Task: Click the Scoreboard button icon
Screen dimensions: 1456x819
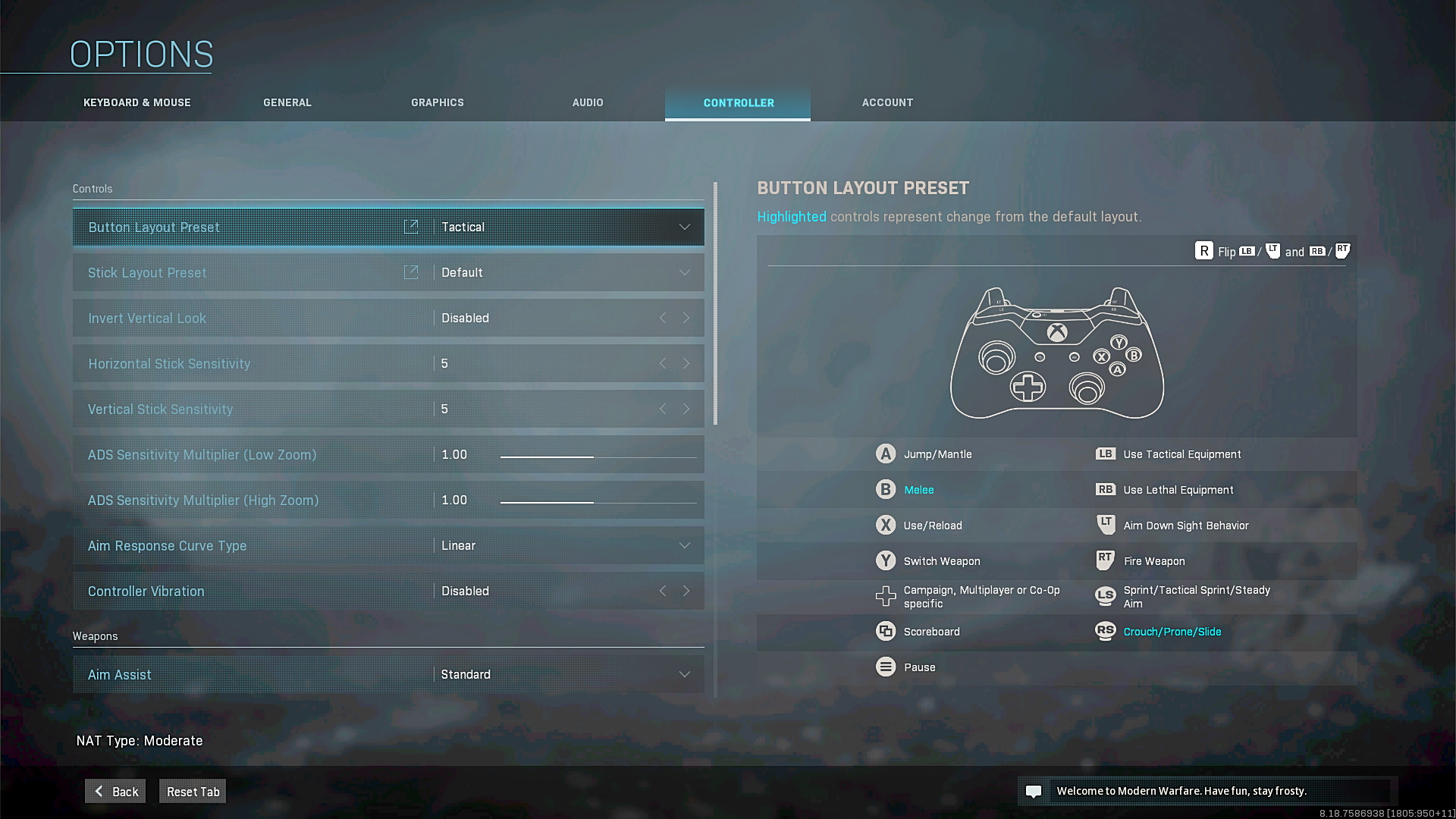Action: [x=886, y=631]
